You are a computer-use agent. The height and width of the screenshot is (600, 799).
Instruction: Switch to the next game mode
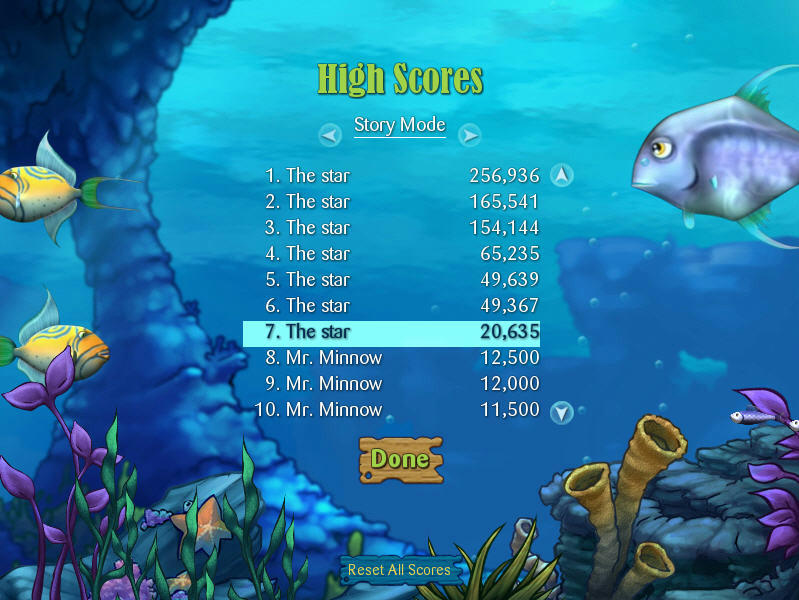(470, 134)
